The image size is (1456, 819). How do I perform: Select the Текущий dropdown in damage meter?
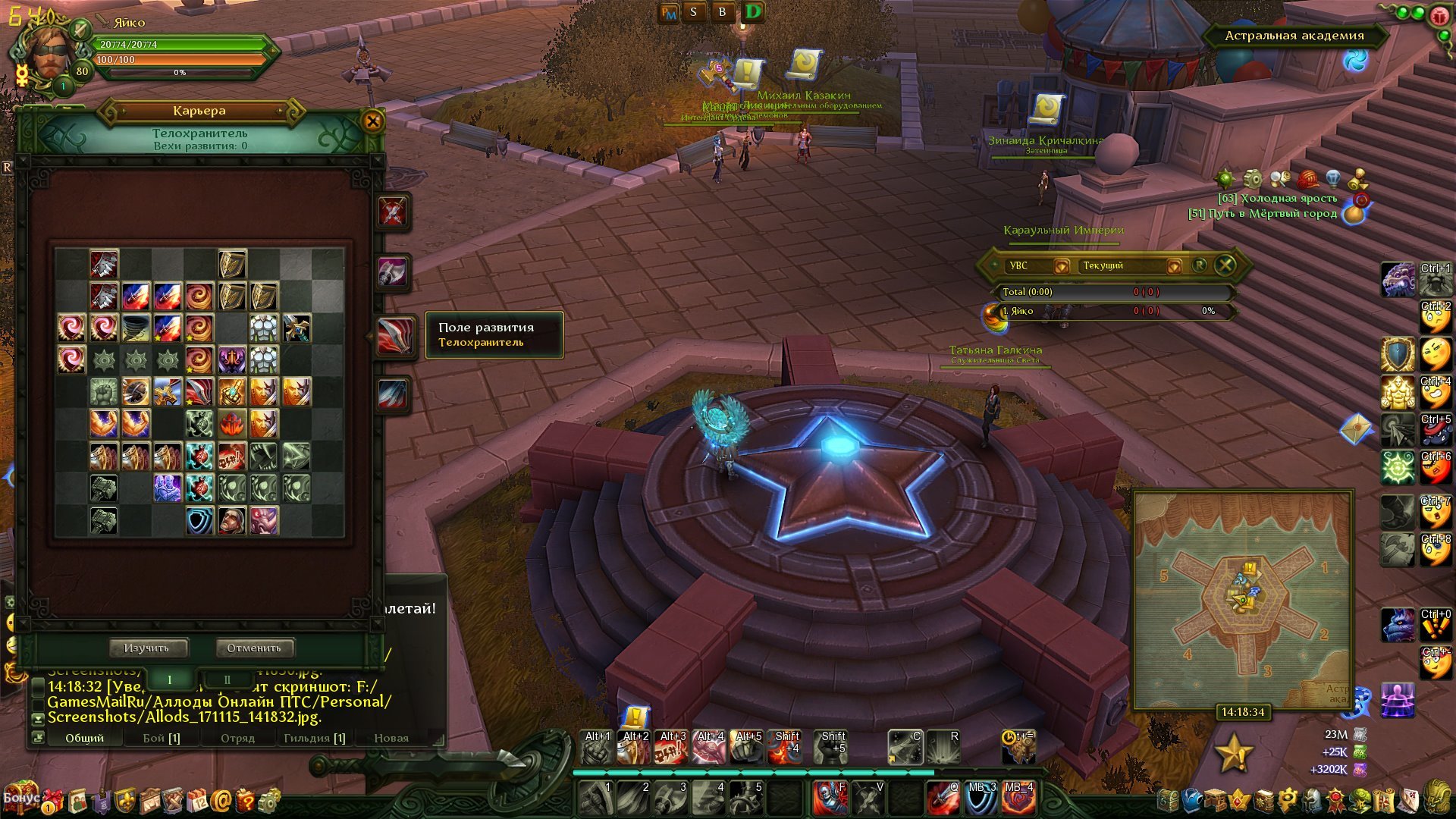[1130, 265]
